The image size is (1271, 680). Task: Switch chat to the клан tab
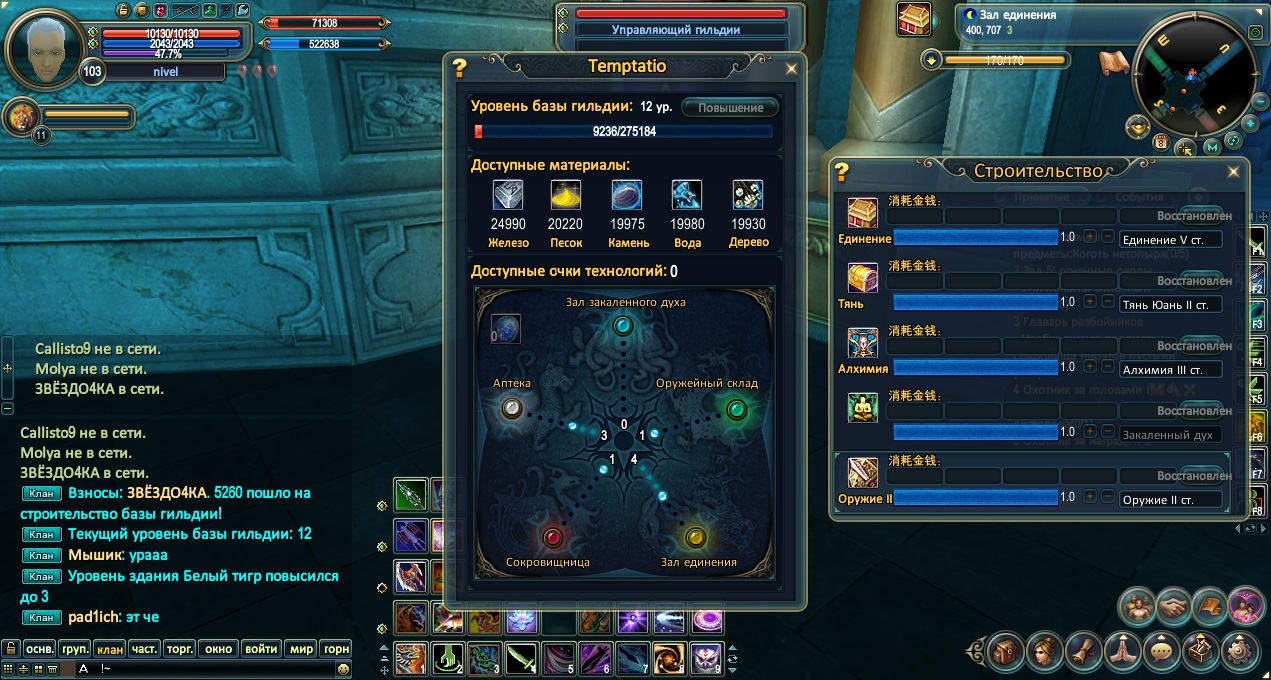110,648
